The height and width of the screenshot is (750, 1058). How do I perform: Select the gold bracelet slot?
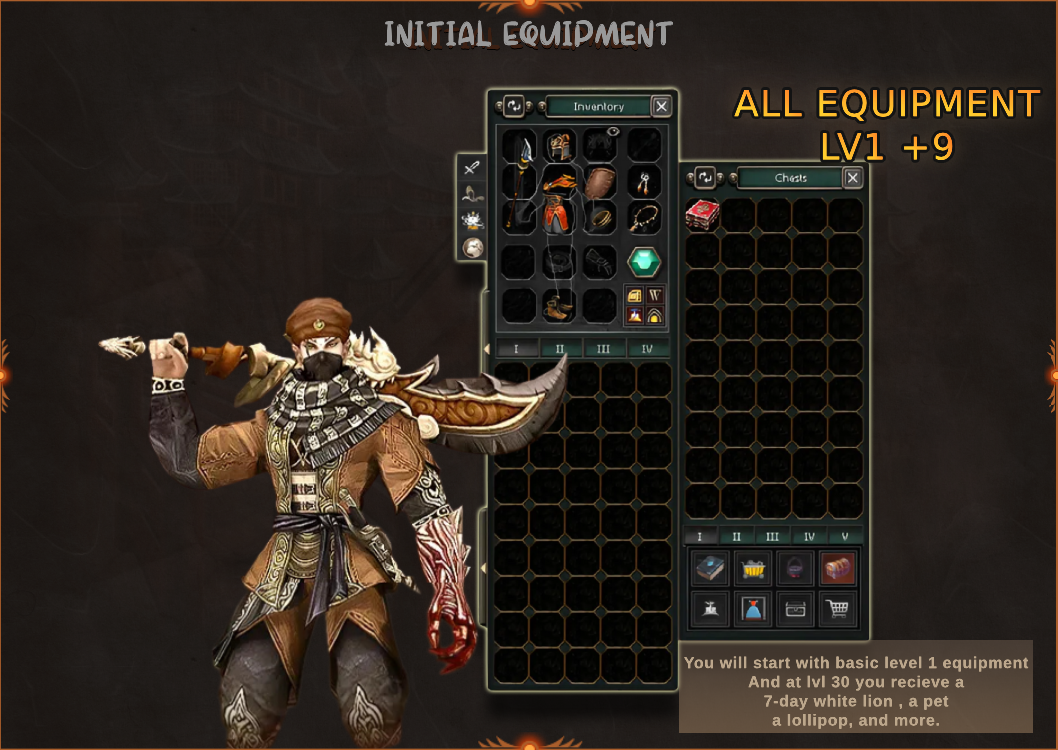pos(600,218)
